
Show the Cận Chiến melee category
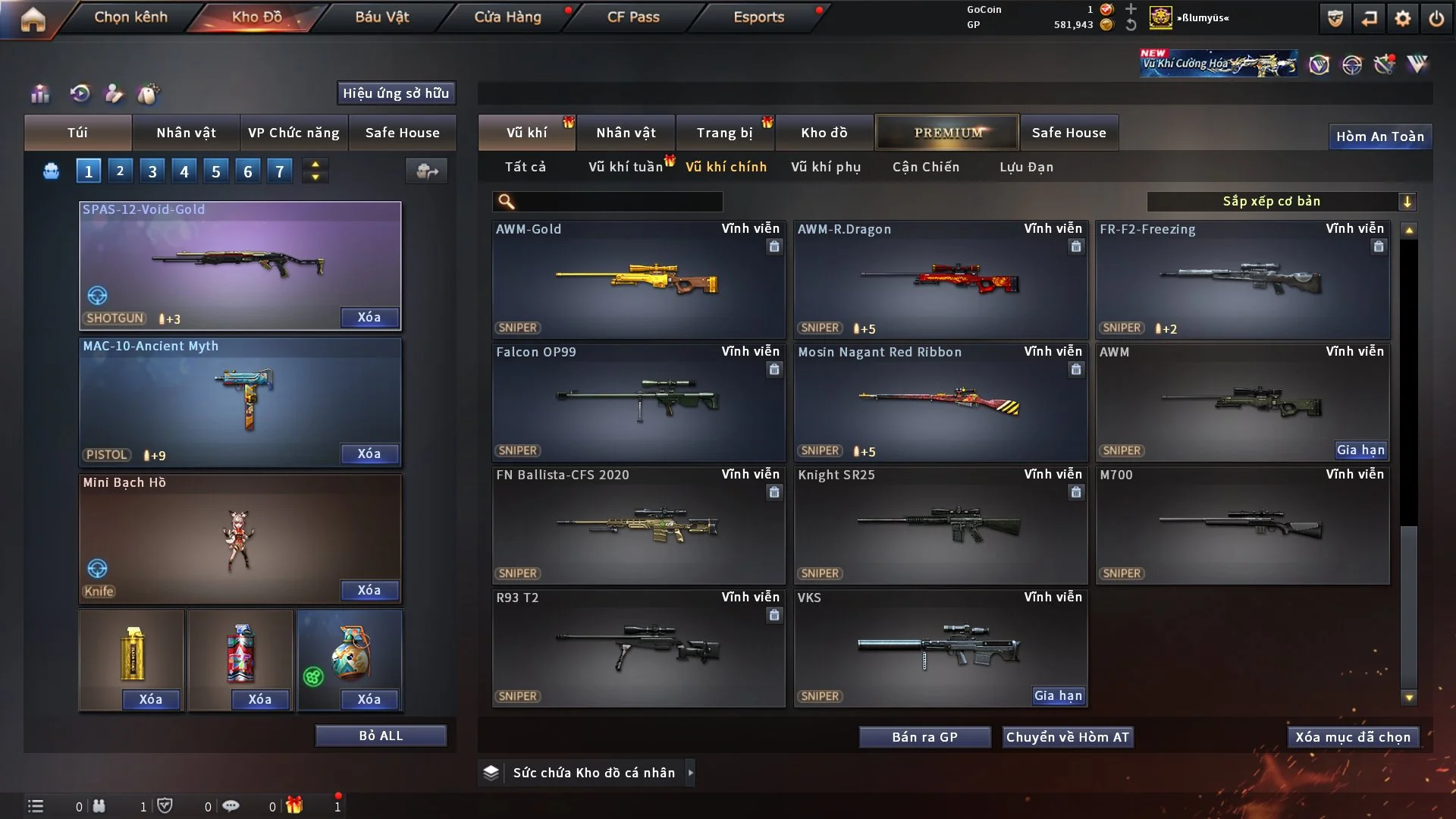[926, 167]
